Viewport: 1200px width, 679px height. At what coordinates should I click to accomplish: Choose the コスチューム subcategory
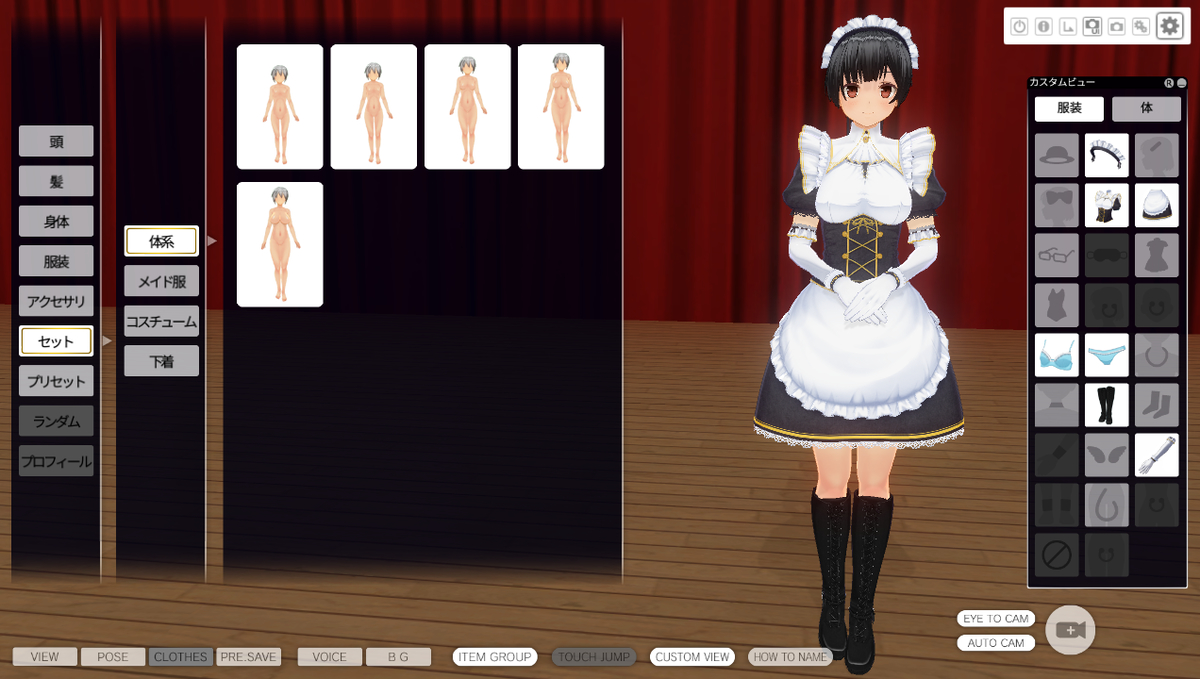point(161,321)
